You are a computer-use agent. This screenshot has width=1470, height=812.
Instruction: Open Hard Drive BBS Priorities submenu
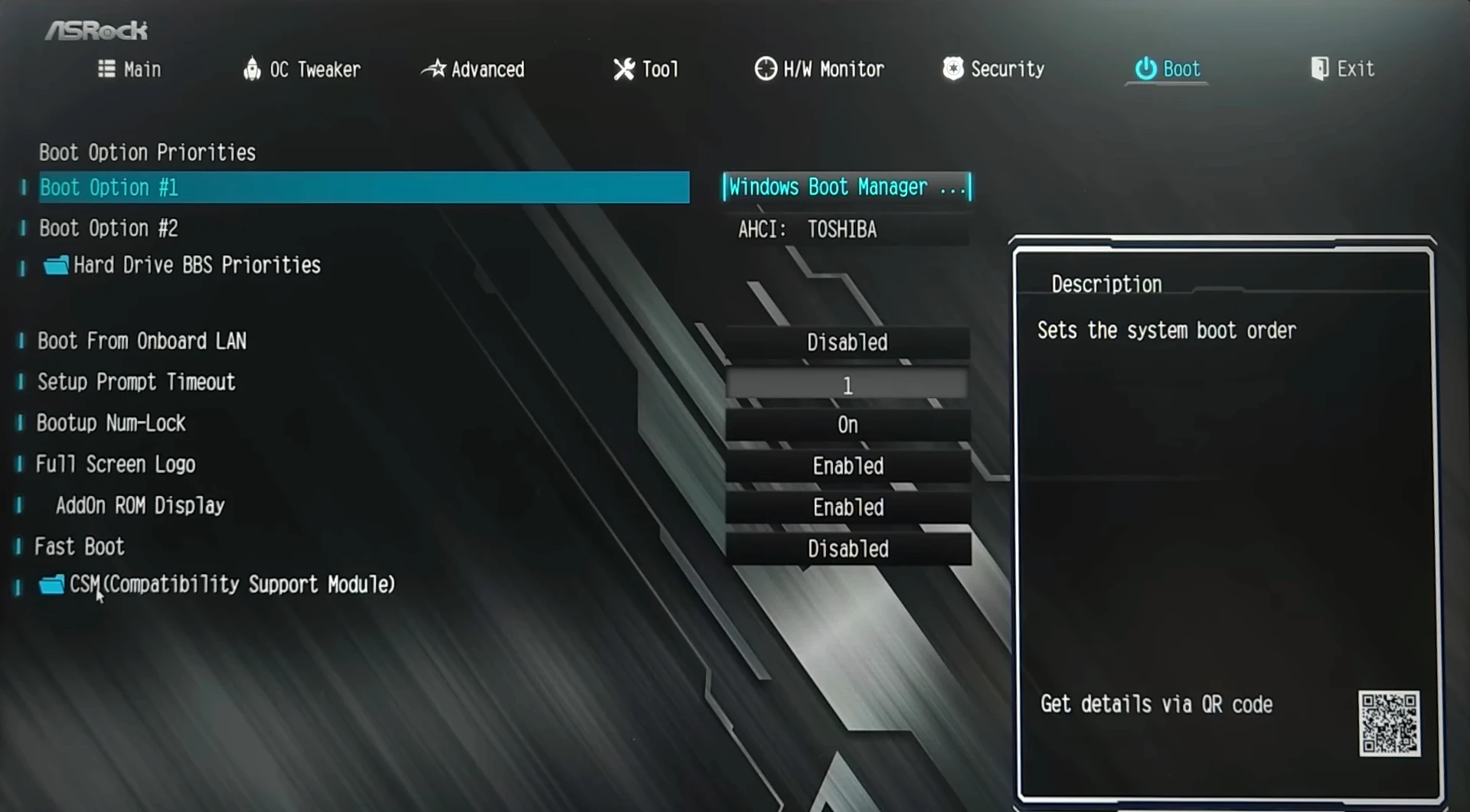coord(197,266)
